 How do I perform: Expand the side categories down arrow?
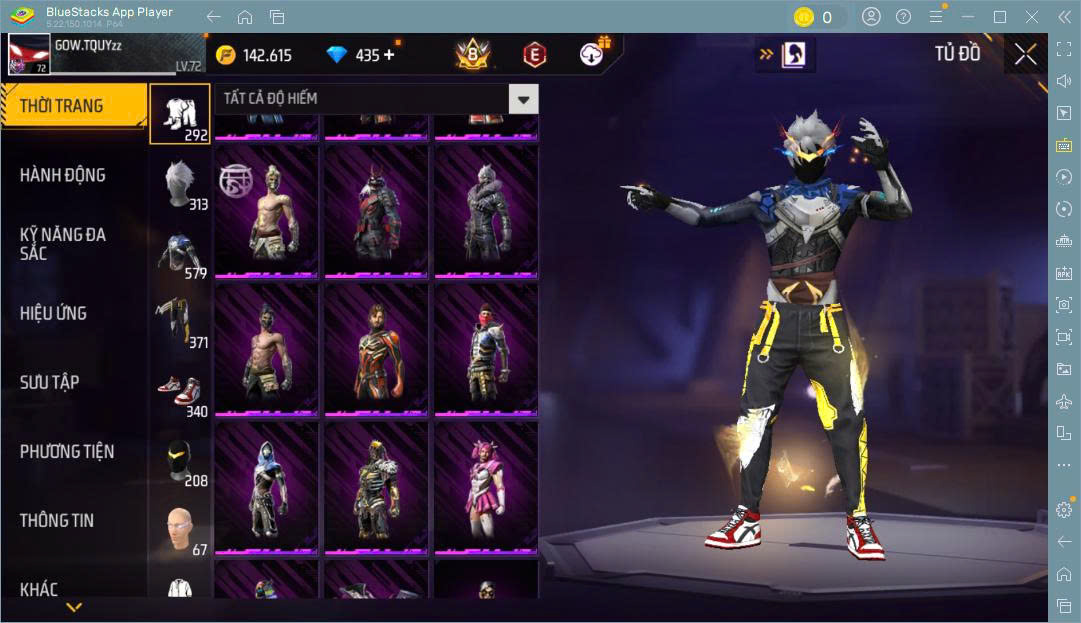[x=74, y=607]
